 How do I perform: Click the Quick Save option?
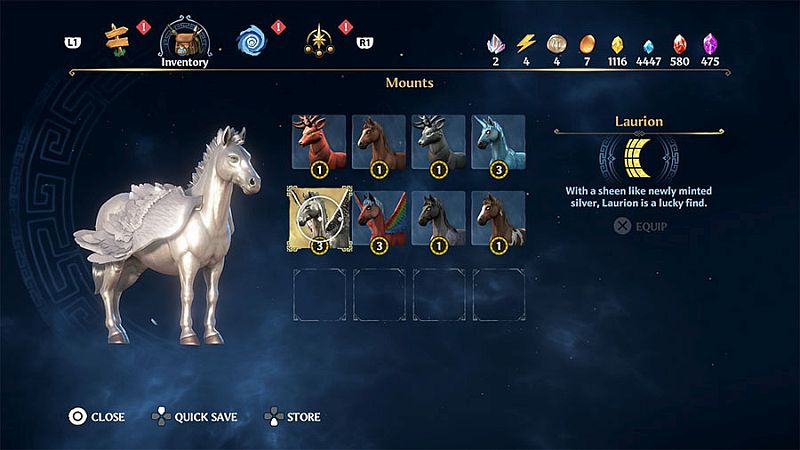point(194,416)
